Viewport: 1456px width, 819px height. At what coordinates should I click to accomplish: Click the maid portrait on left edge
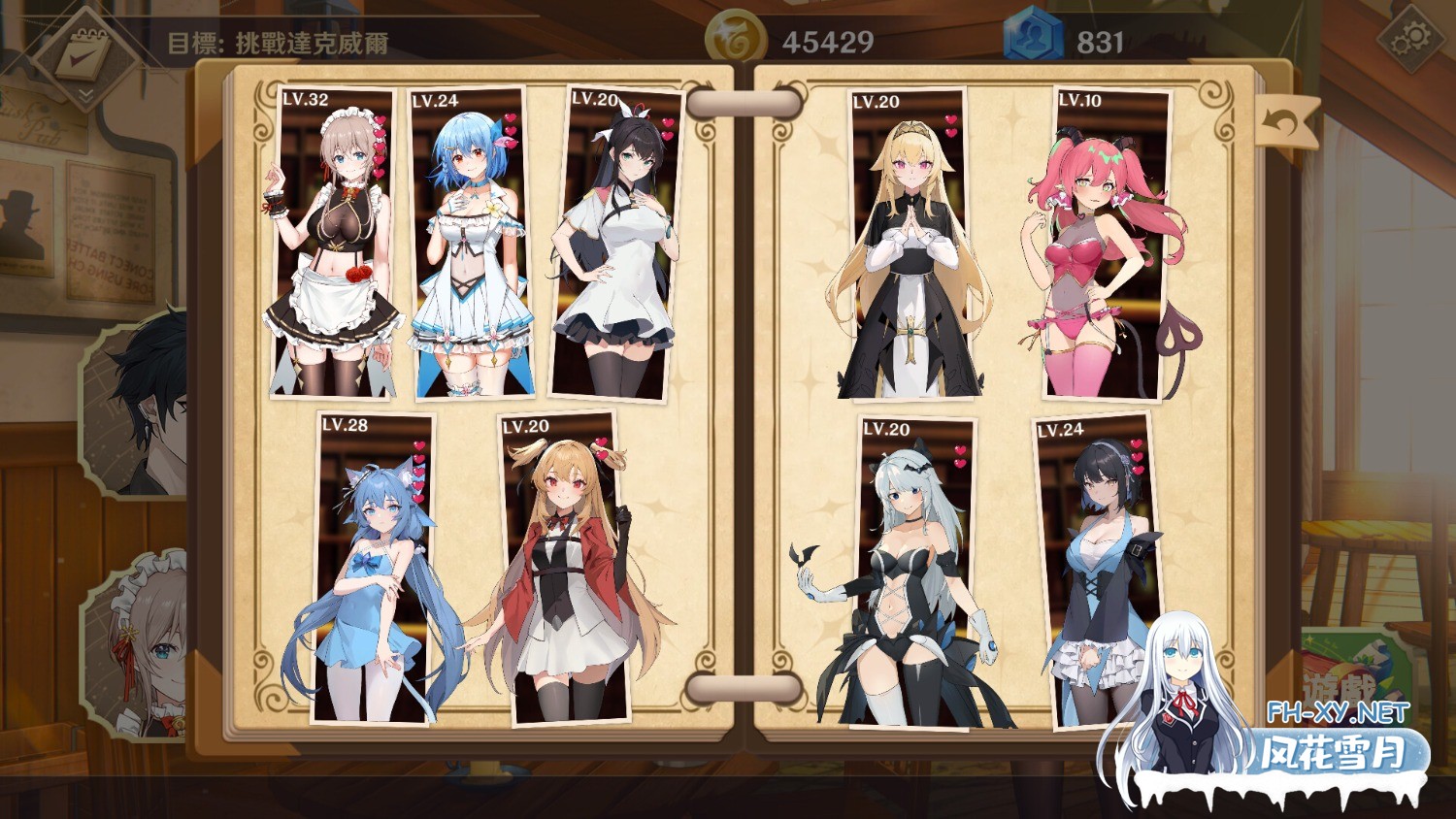coord(141,645)
